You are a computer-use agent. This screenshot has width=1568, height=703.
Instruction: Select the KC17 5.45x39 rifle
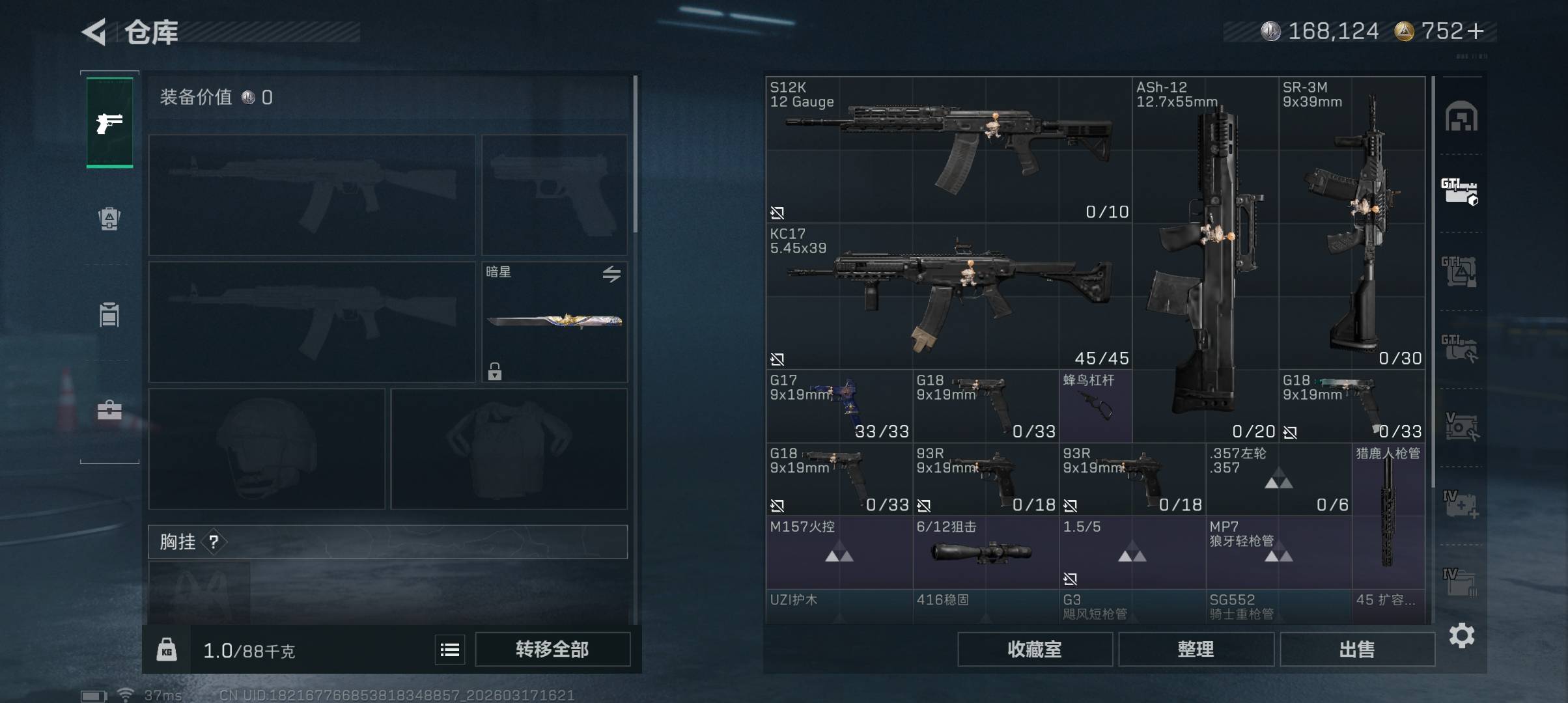pos(948,296)
